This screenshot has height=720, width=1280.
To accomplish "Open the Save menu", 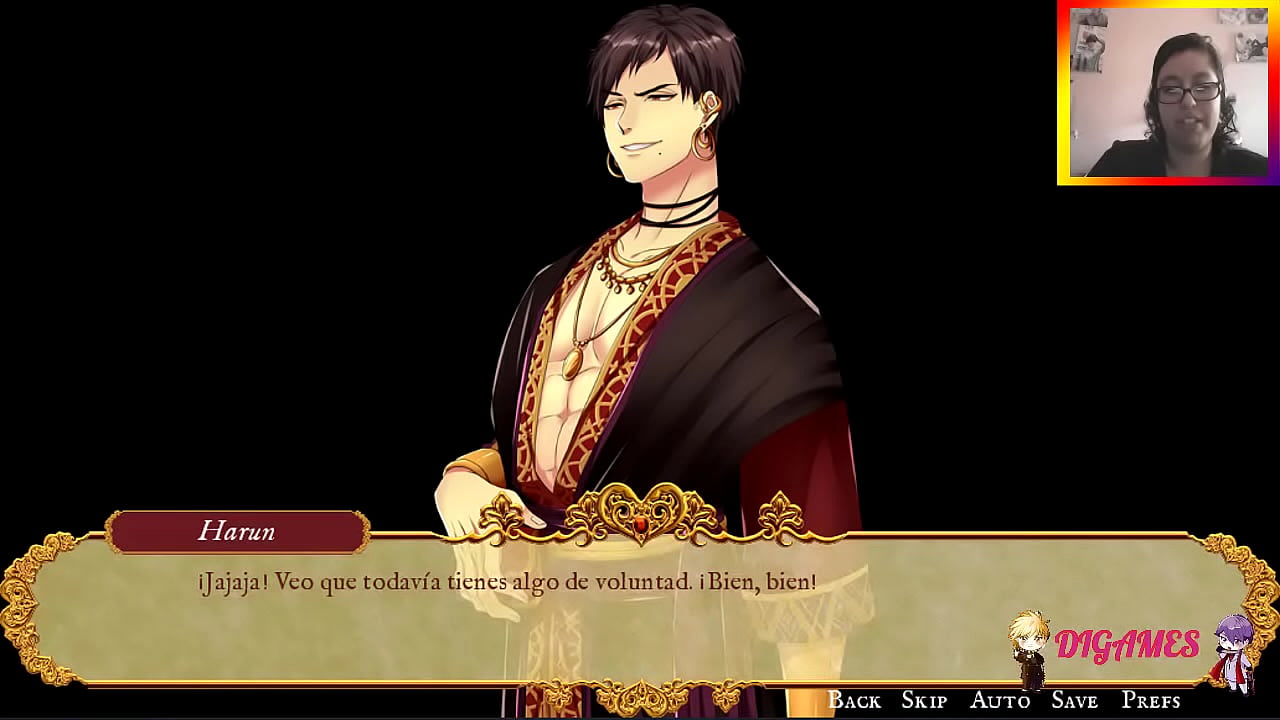I will 1075,700.
